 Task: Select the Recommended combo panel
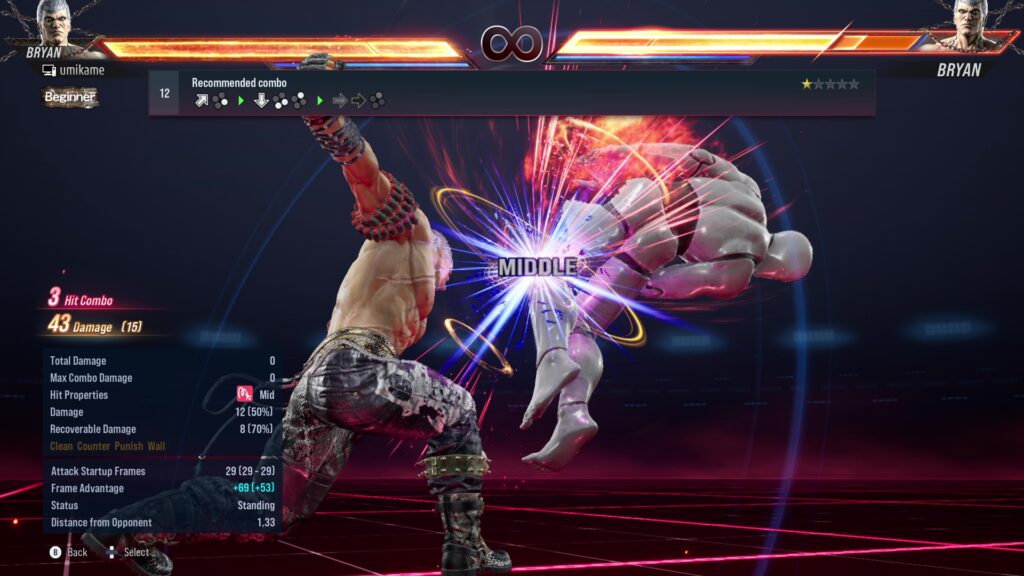click(x=512, y=93)
